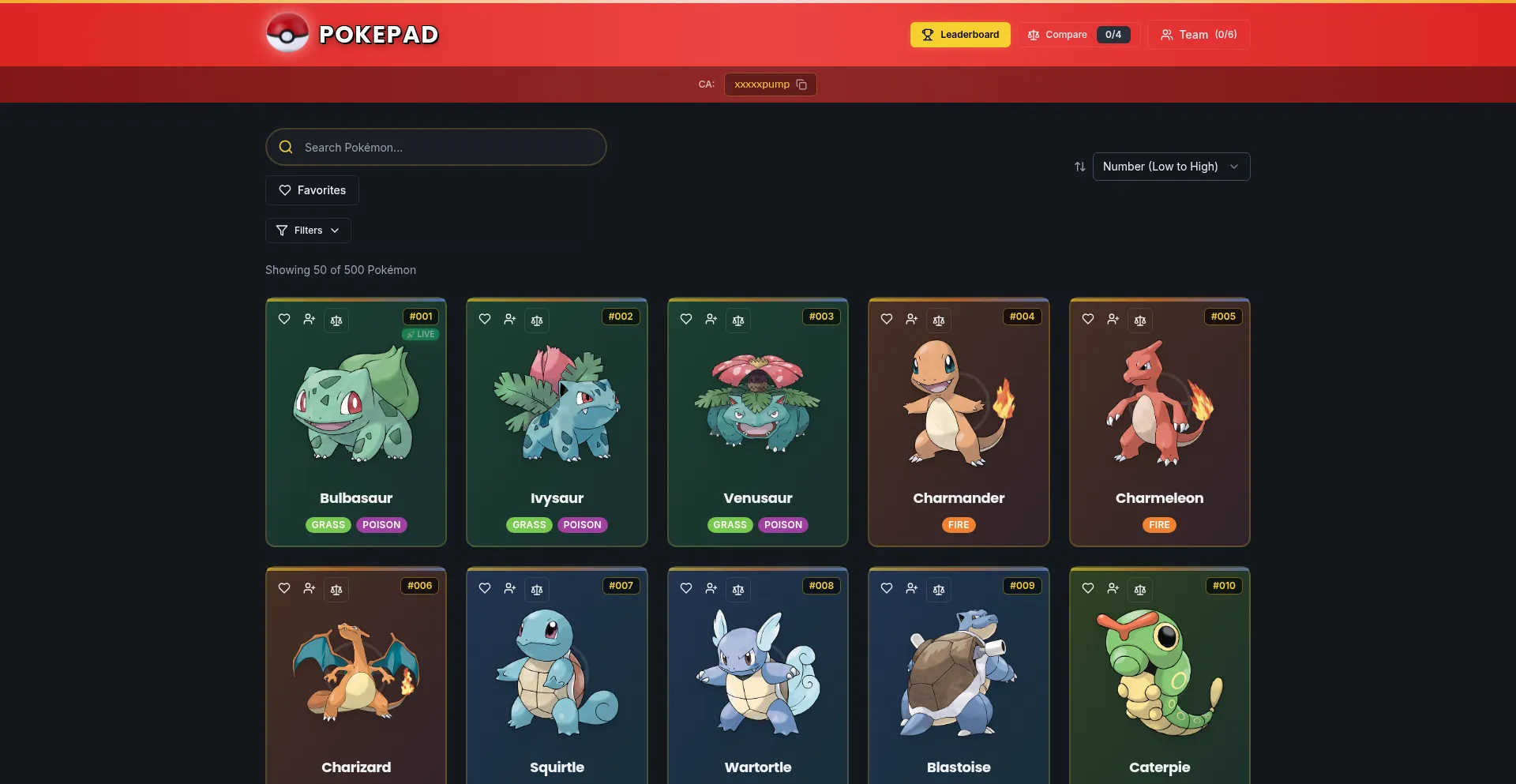Add Wartortle to compare with scales icon
This screenshot has width=1516, height=784.
pos(738,590)
